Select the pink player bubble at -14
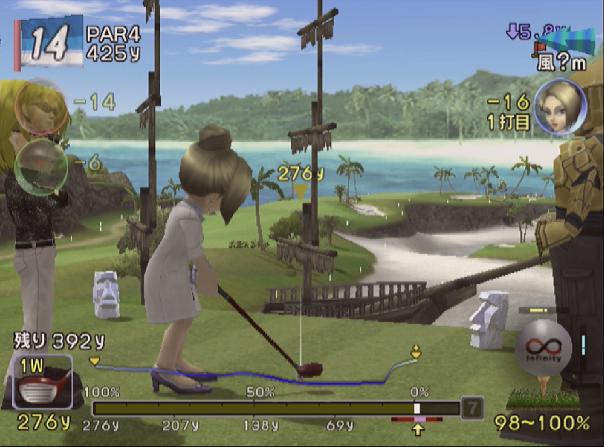The height and width of the screenshot is (447, 604). (41, 106)
